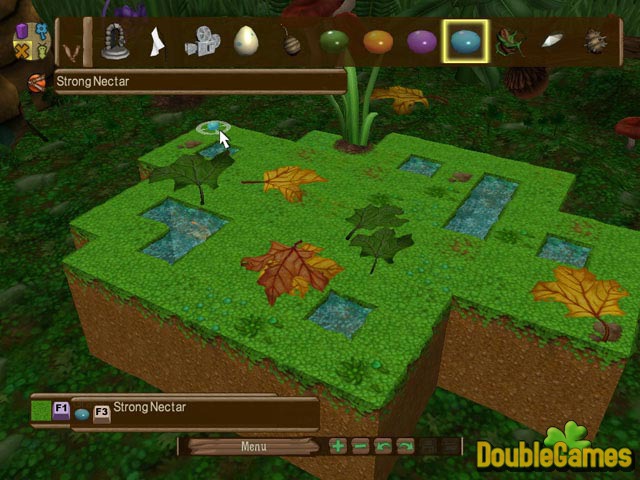Click the green plus zoom button
Viewport: 640px width, 480px height.
tap(338, 446)
